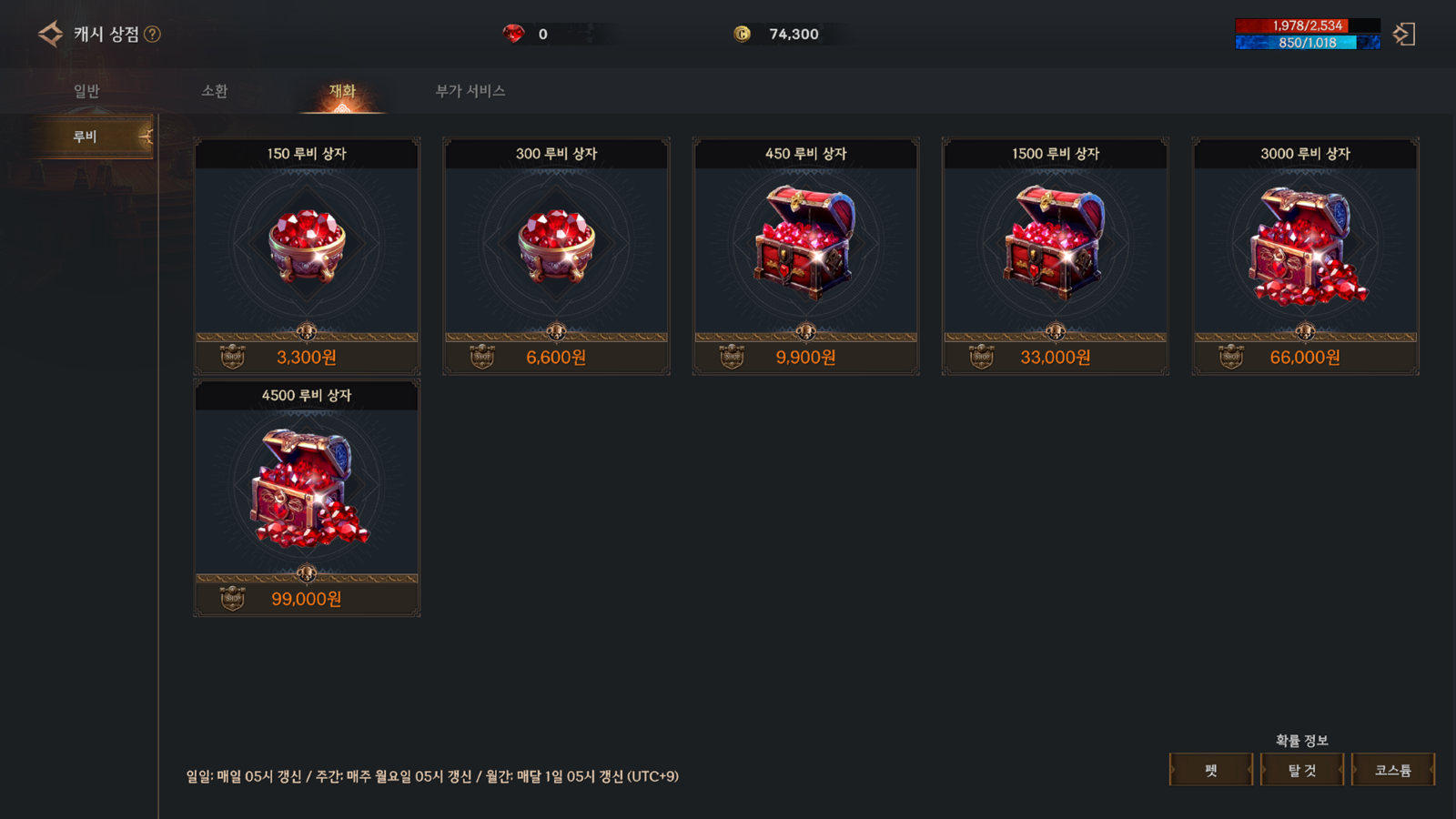Screen dimensions: 1456x819
Task: Open the 3000 루비 상자 offer
Action: (1305, 256)
